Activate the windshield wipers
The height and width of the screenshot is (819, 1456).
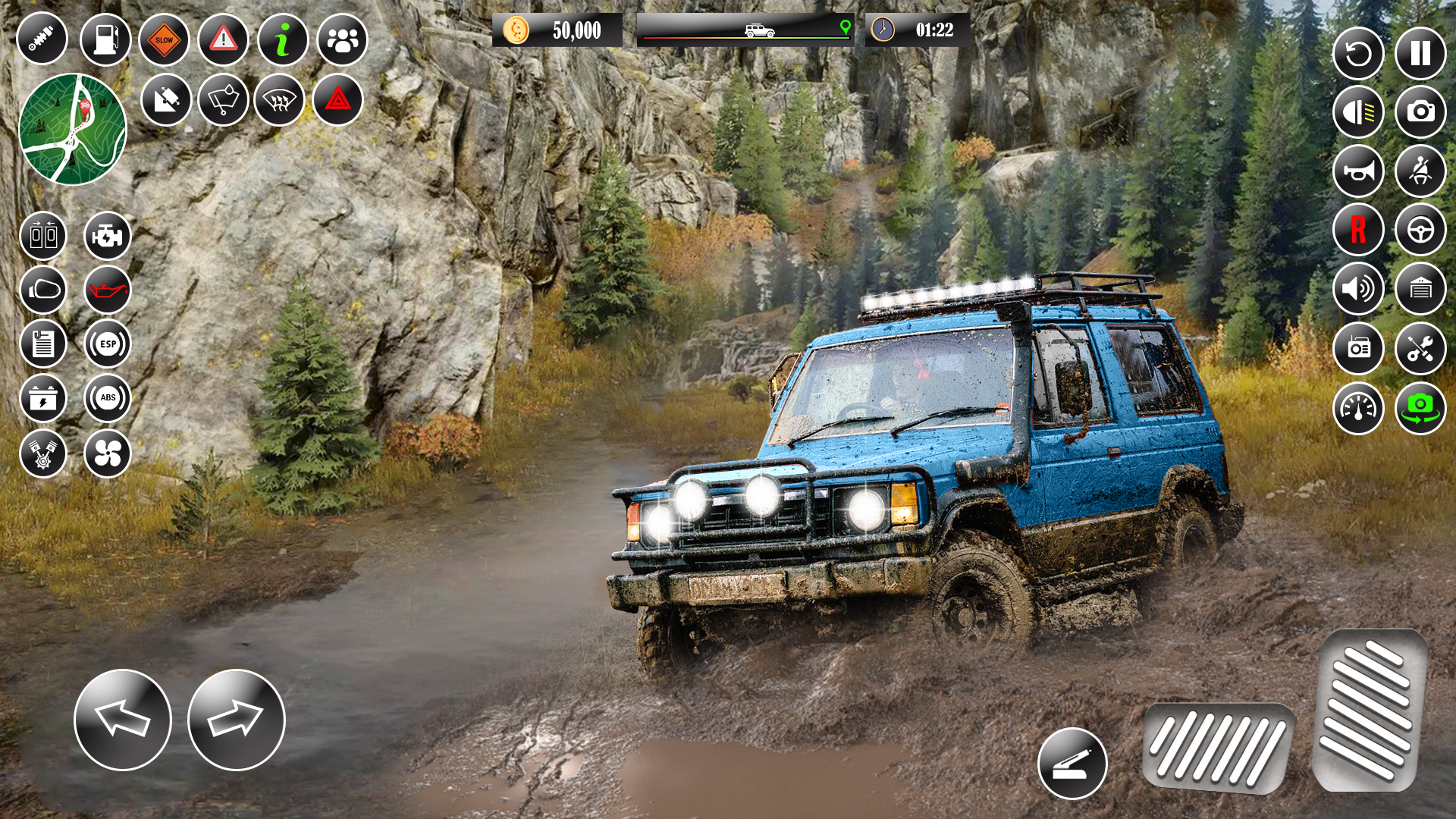point(224,99)
